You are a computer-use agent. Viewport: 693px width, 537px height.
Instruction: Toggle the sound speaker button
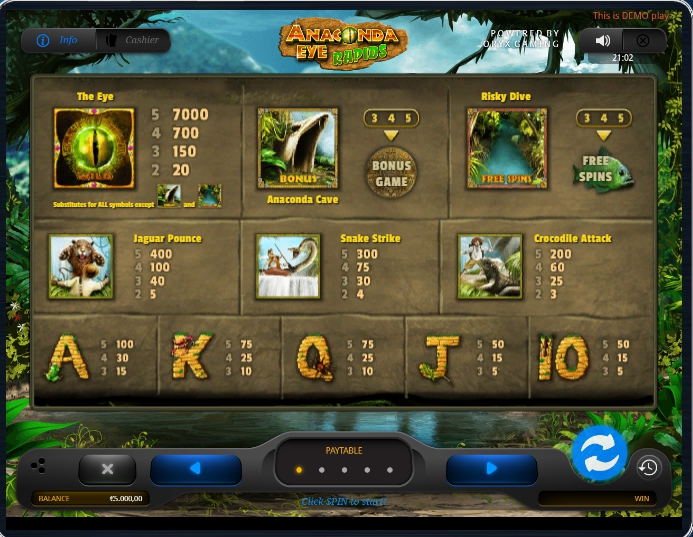(602, 41)
